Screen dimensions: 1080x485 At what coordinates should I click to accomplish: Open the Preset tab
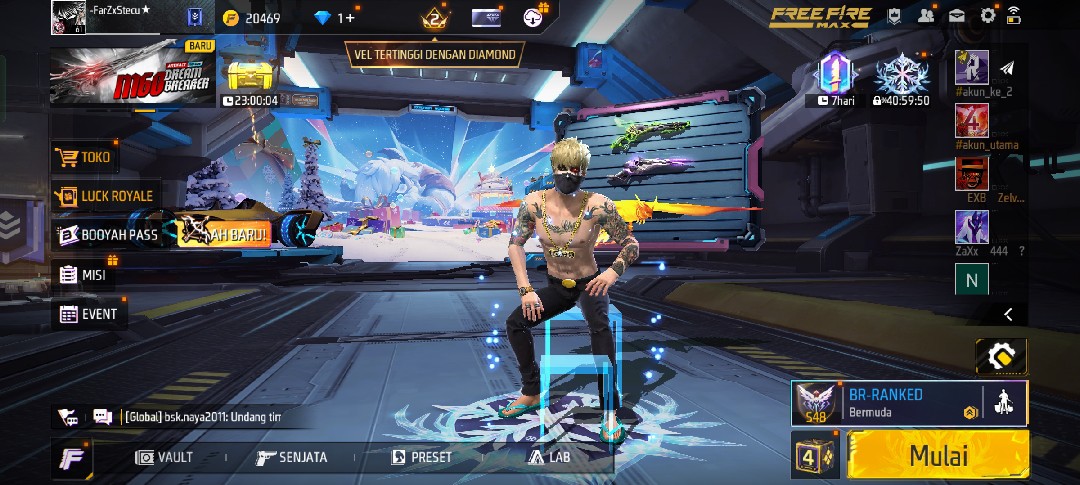(x=421, y=457)
